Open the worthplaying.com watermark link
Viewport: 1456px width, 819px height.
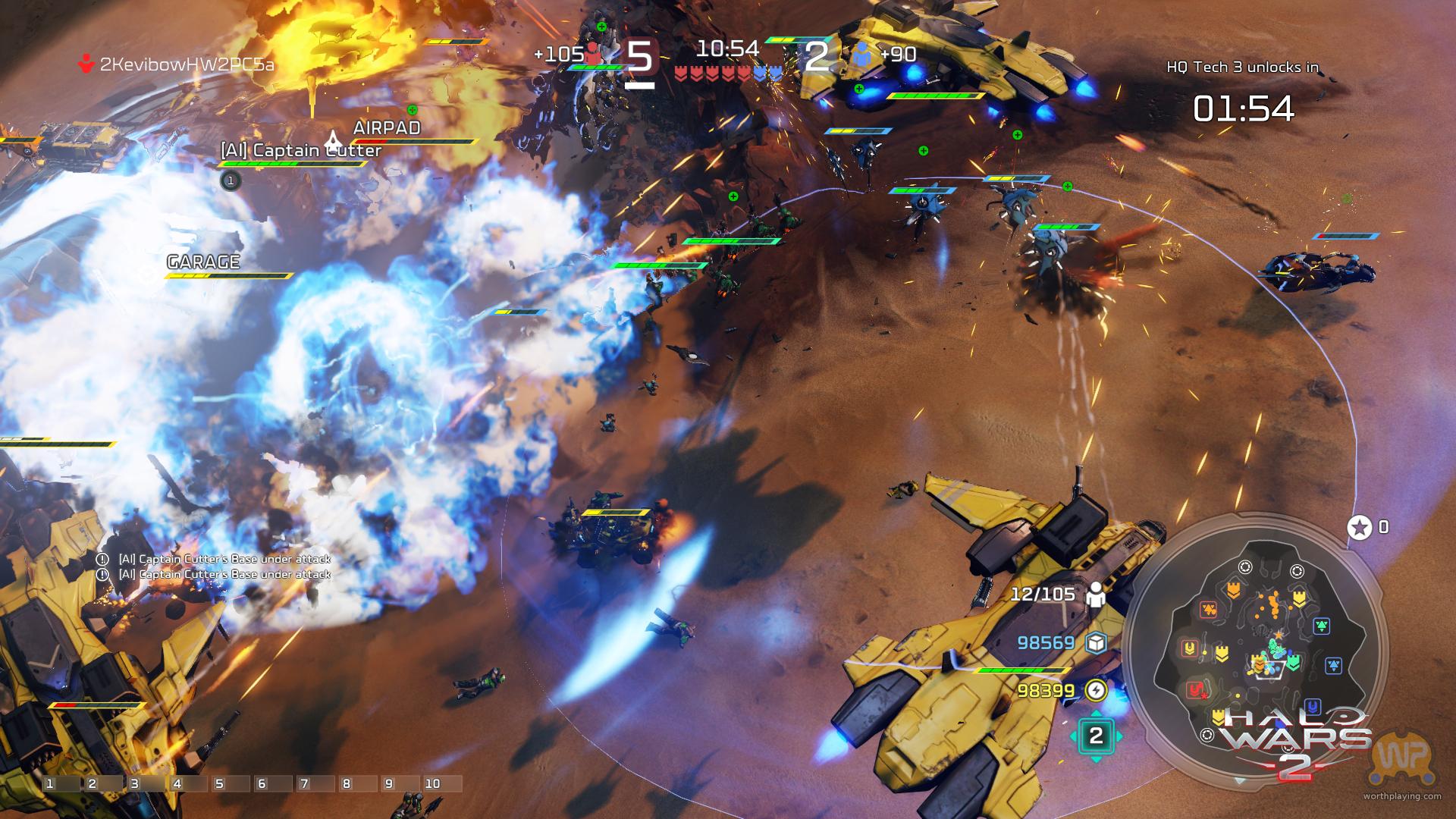(x=1402, y=795)
